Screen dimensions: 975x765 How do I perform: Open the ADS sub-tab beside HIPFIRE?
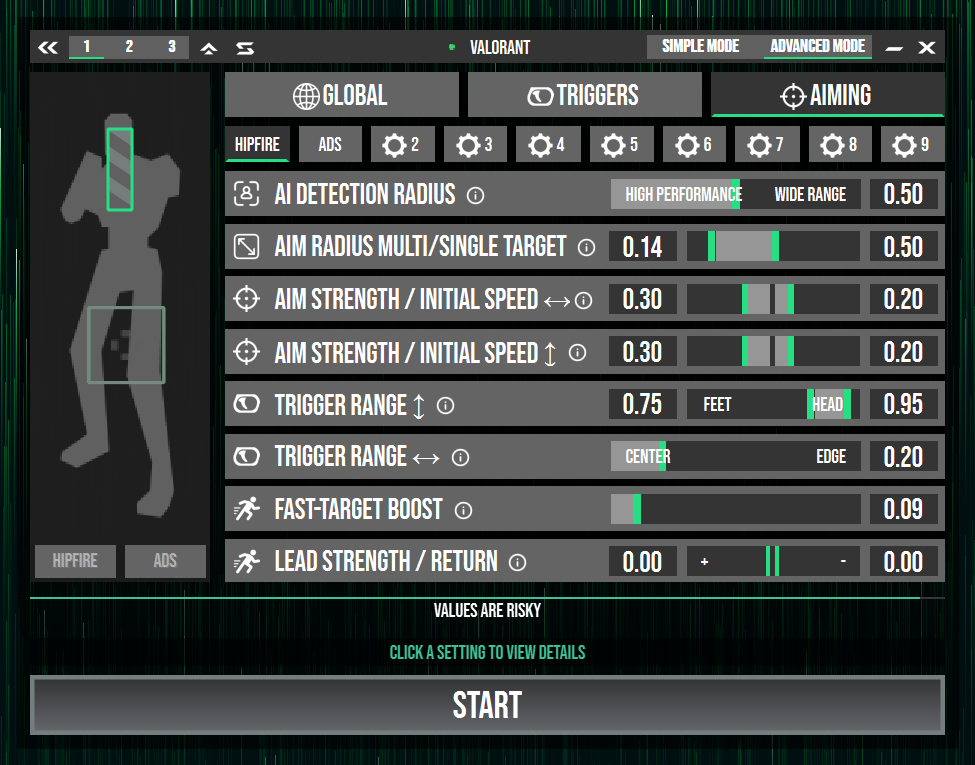coord(330,145)
